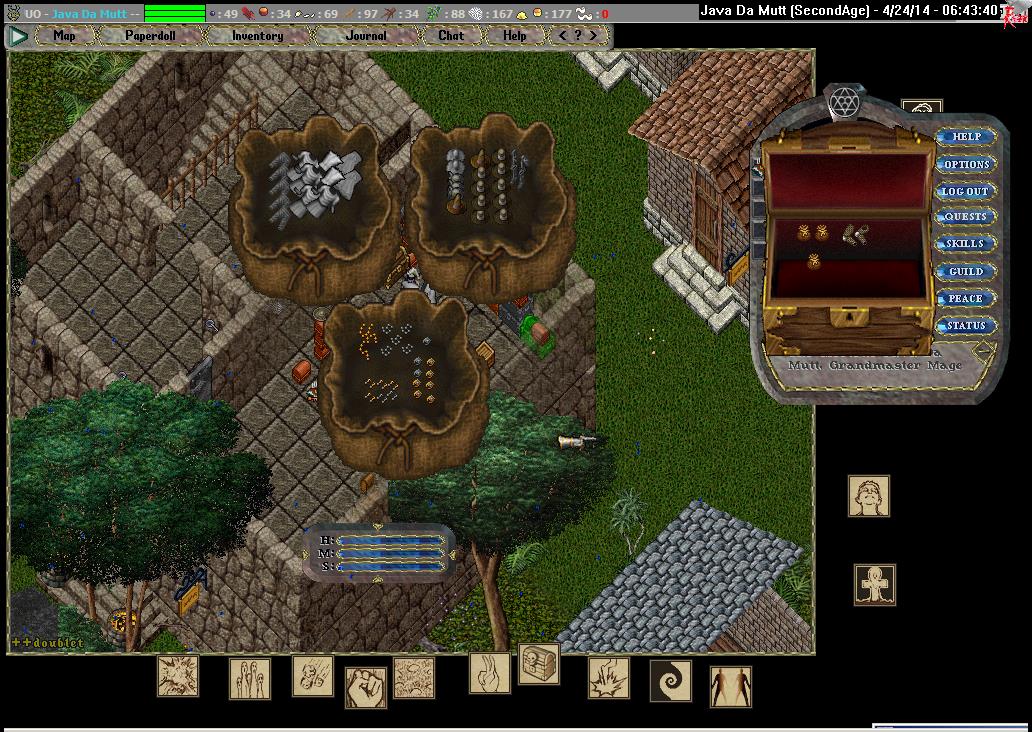Open the Inventory from the menu bar
The width and height of the screenshot is (1032, 732).
coord(257,35)
